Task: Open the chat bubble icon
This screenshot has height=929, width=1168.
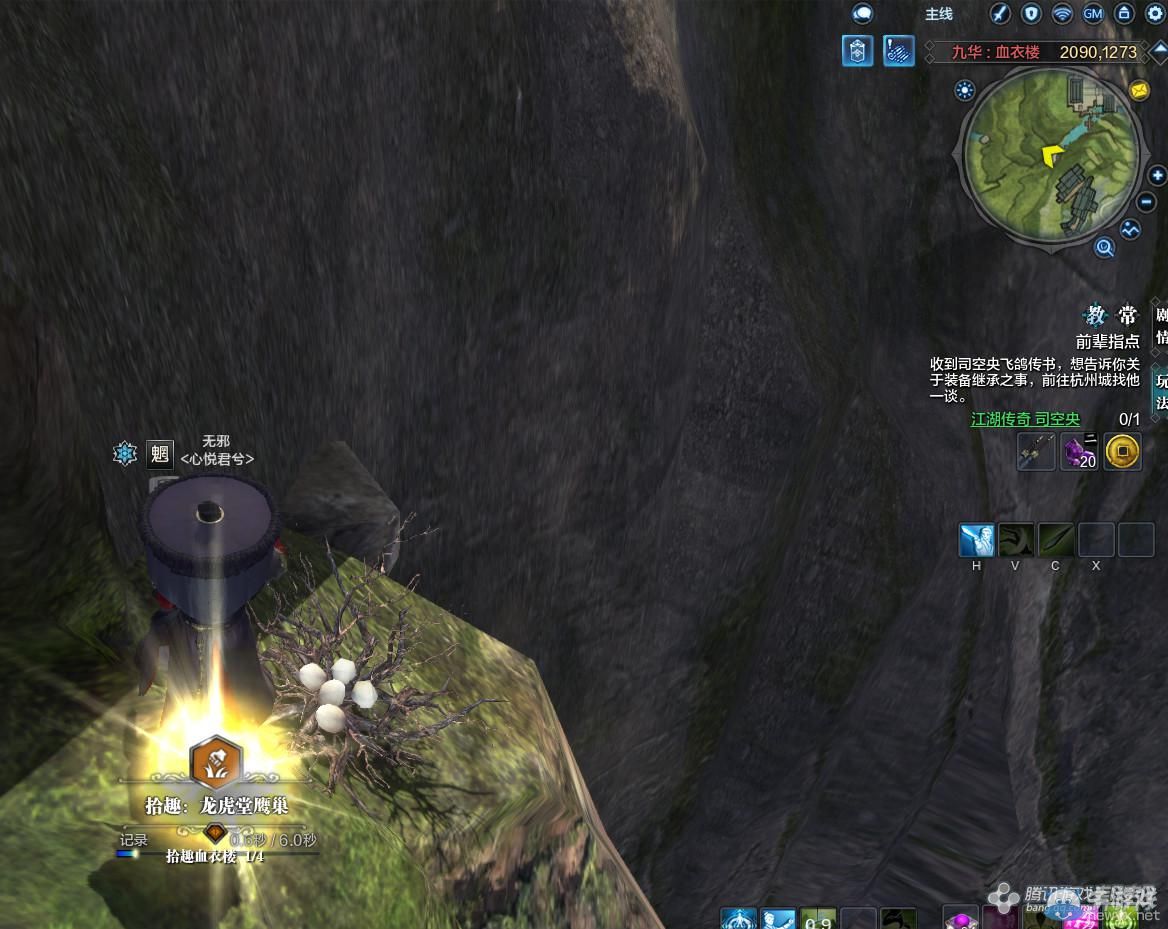Action: tap(862, 14)
